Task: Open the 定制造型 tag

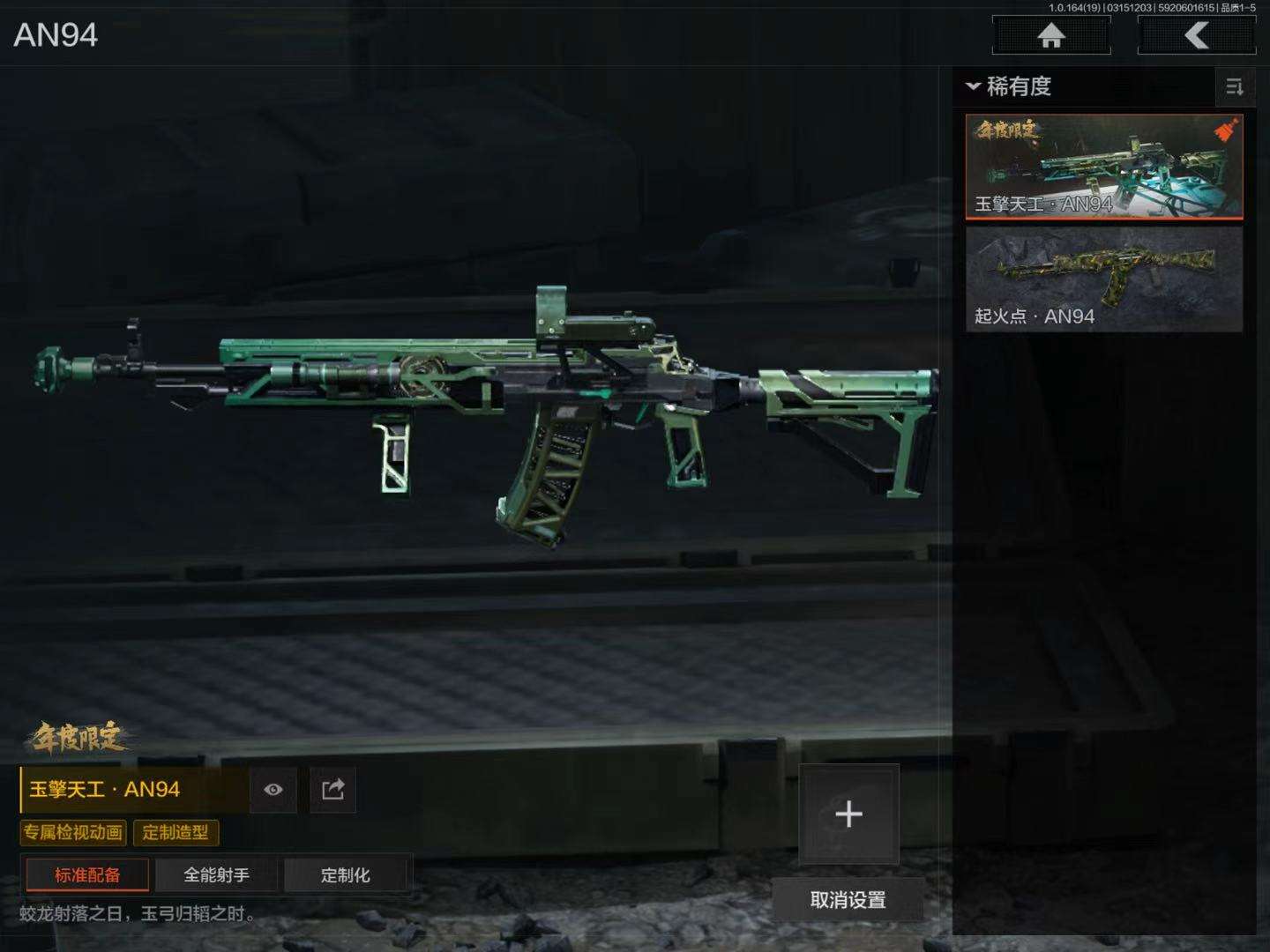Action: coord(176,832)
